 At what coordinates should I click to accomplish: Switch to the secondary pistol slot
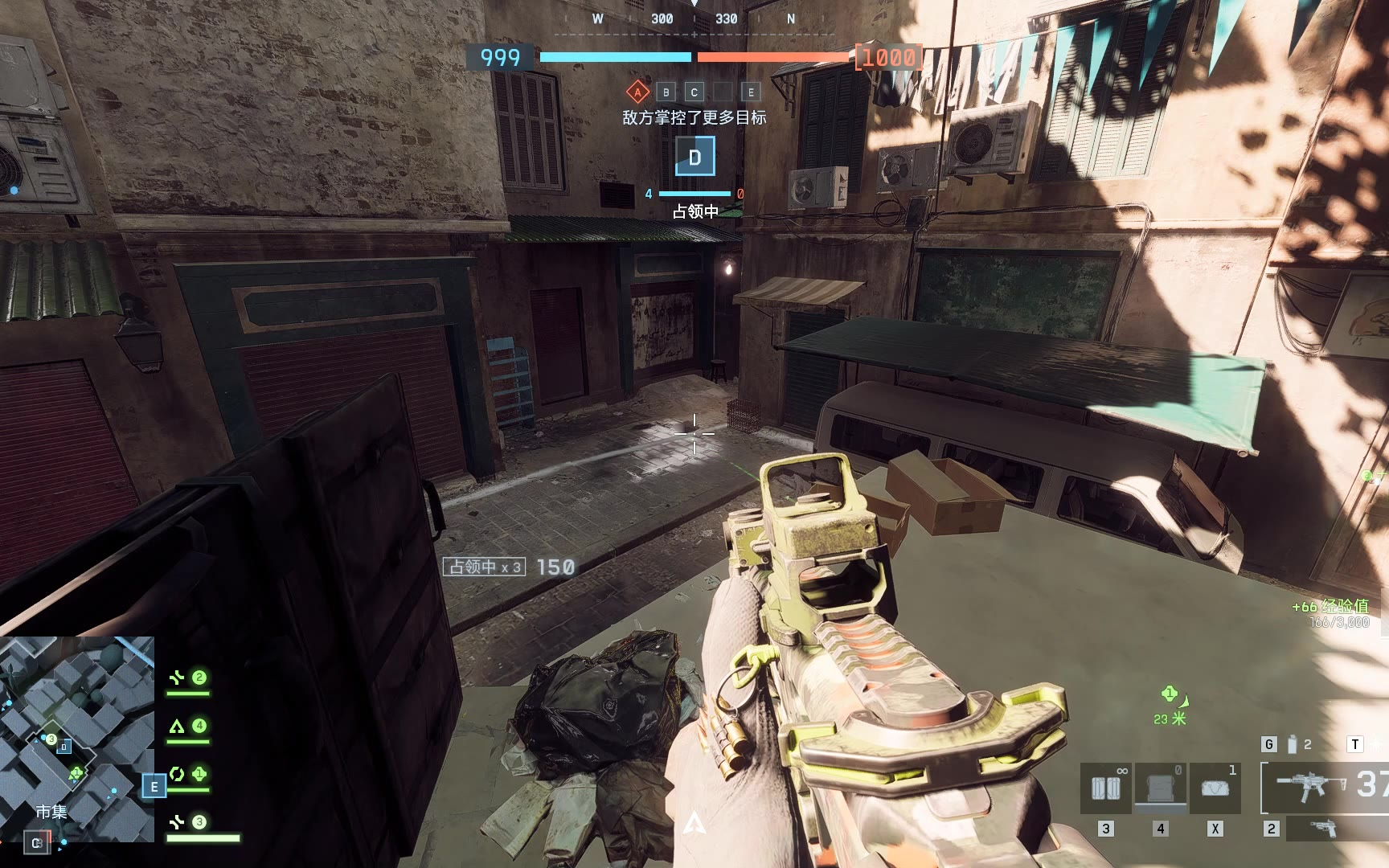pyautogui.click(x=1323, y=828)
